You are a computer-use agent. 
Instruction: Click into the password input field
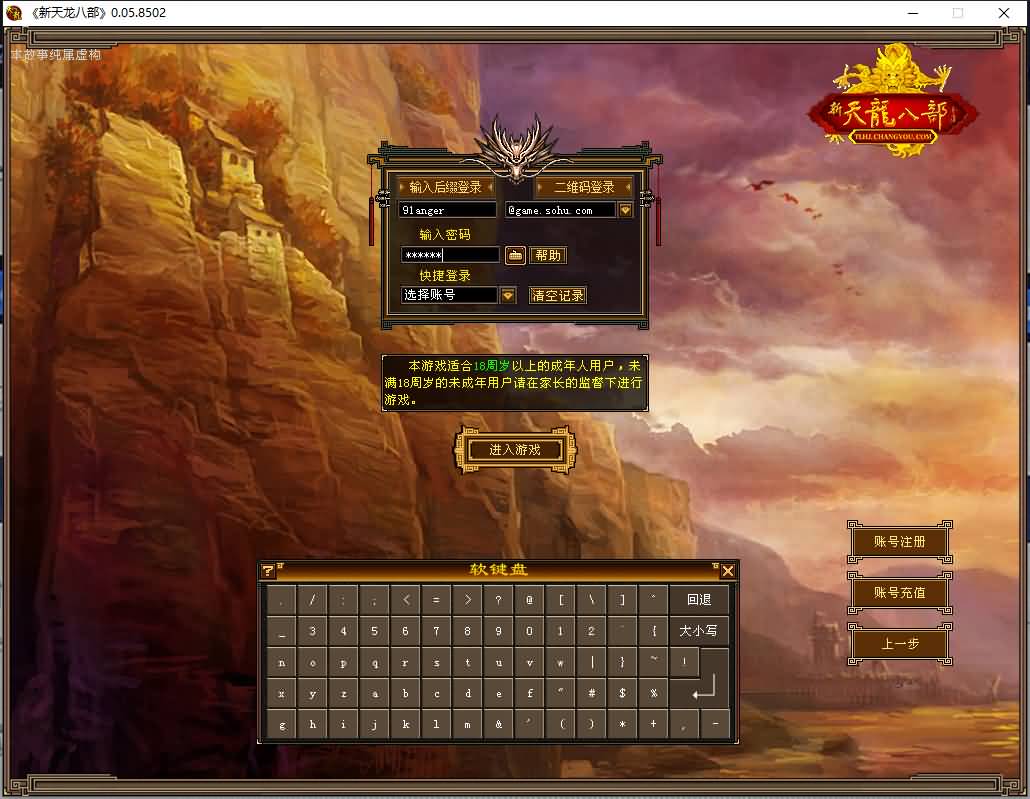(x=450, y=255)
